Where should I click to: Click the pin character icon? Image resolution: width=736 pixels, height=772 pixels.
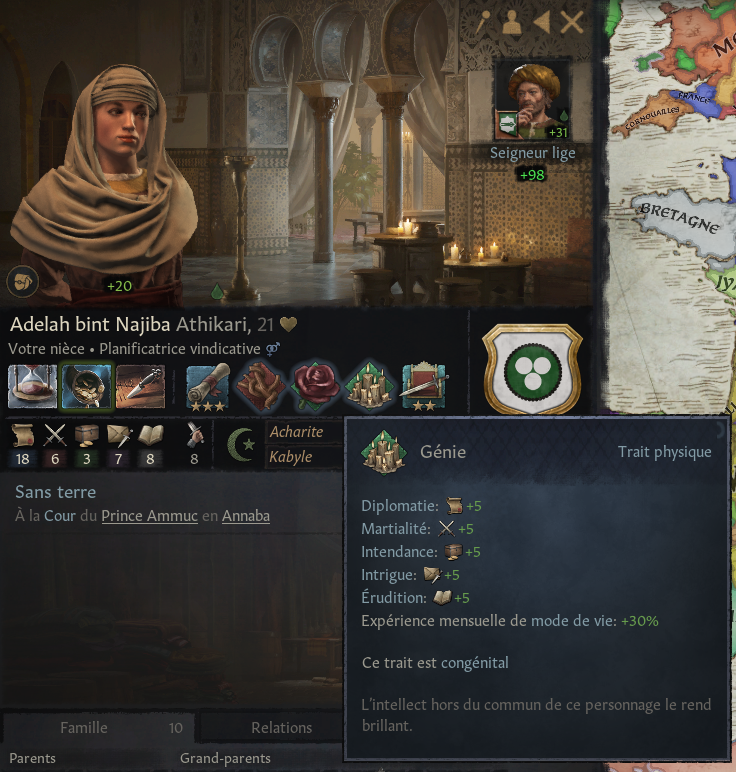pos(483,22)
